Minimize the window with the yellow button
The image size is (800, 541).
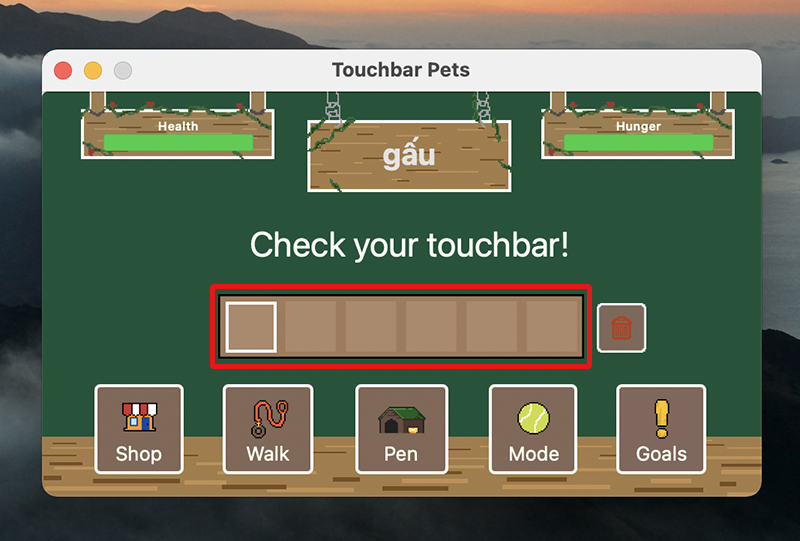(93, 71)
